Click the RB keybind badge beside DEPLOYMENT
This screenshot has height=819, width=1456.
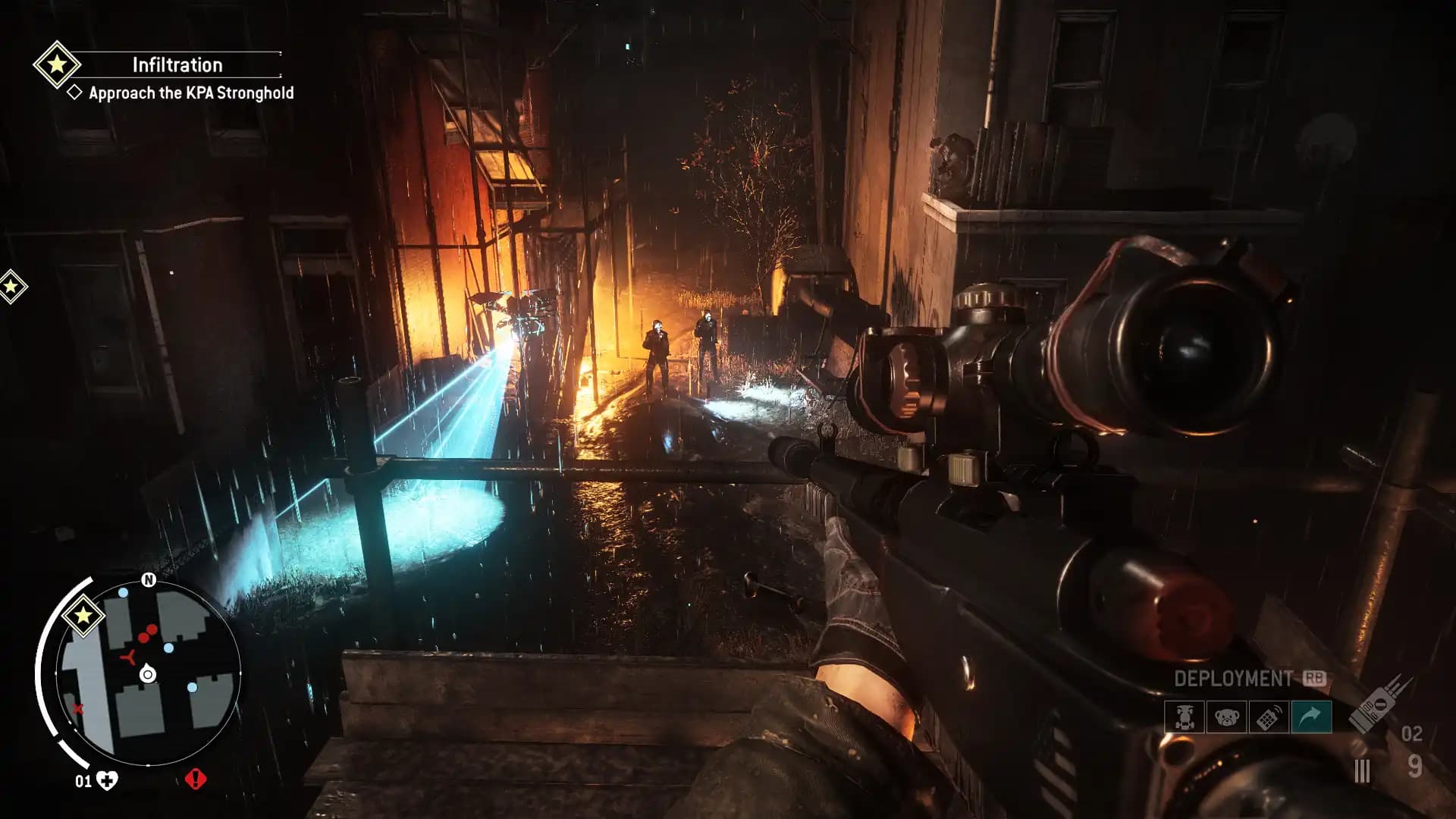[x=1314, y=678]
